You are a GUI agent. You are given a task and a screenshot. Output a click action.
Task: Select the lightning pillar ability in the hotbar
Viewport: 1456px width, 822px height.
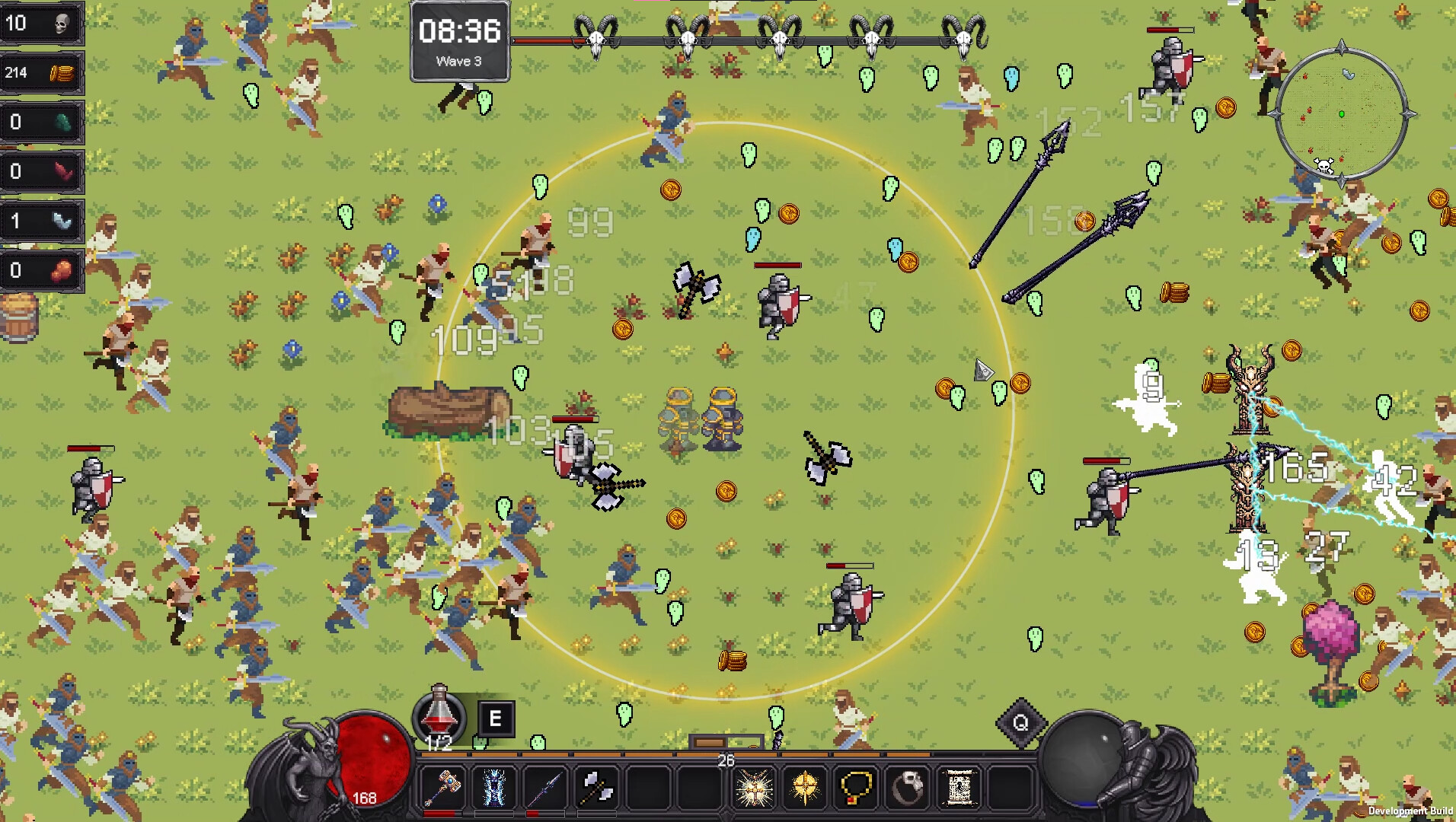[x=493, y=788]
